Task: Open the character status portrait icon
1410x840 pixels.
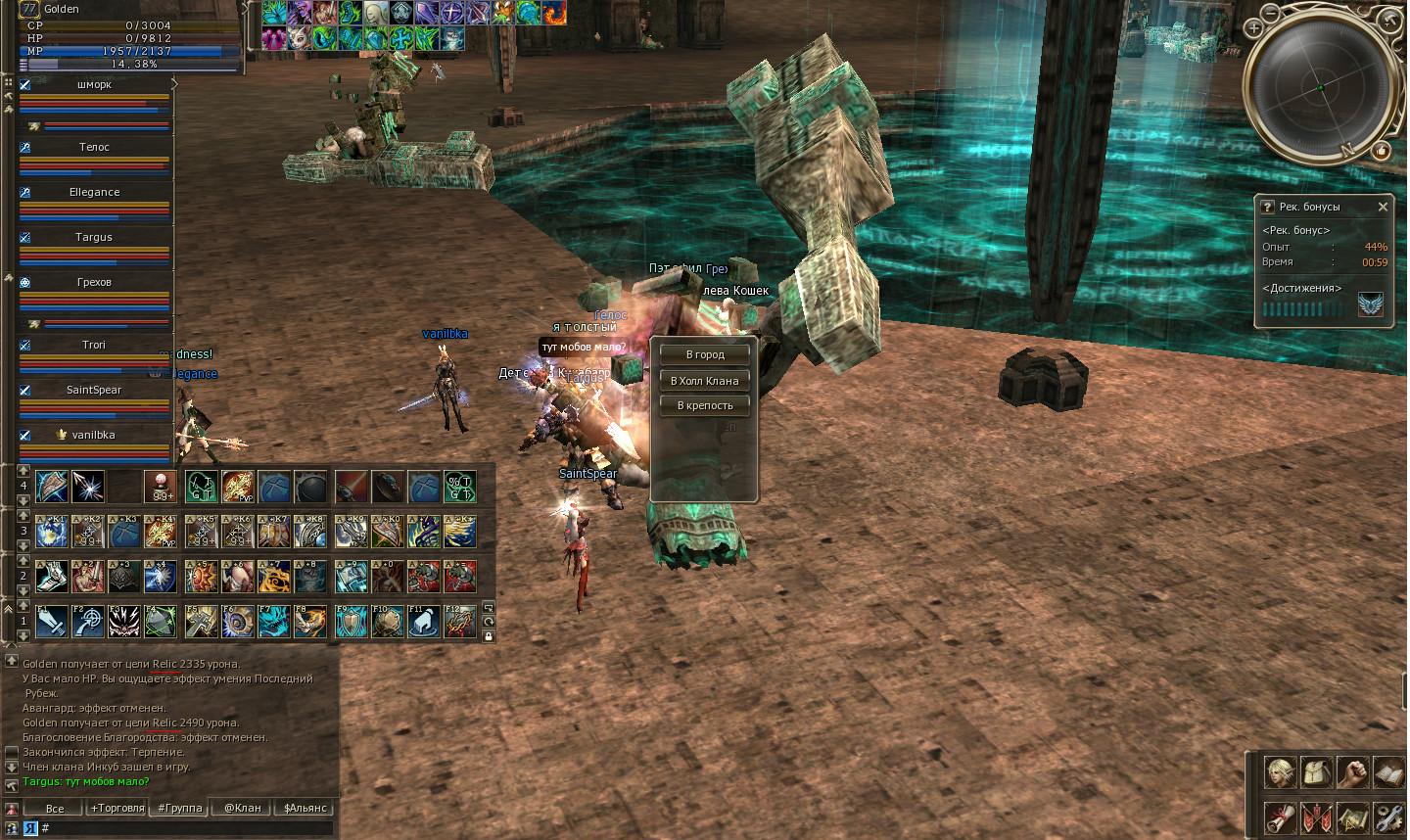Action: 1279,772
